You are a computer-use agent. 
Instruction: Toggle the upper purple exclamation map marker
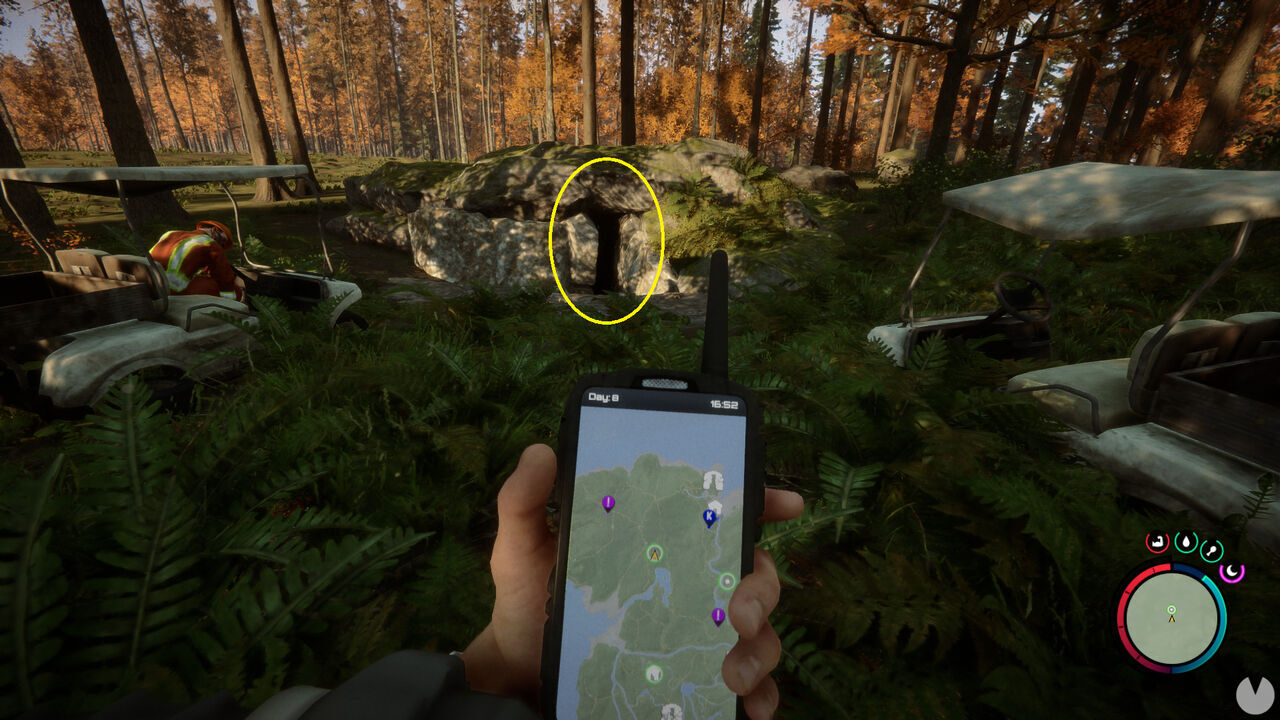coord(607,503)
